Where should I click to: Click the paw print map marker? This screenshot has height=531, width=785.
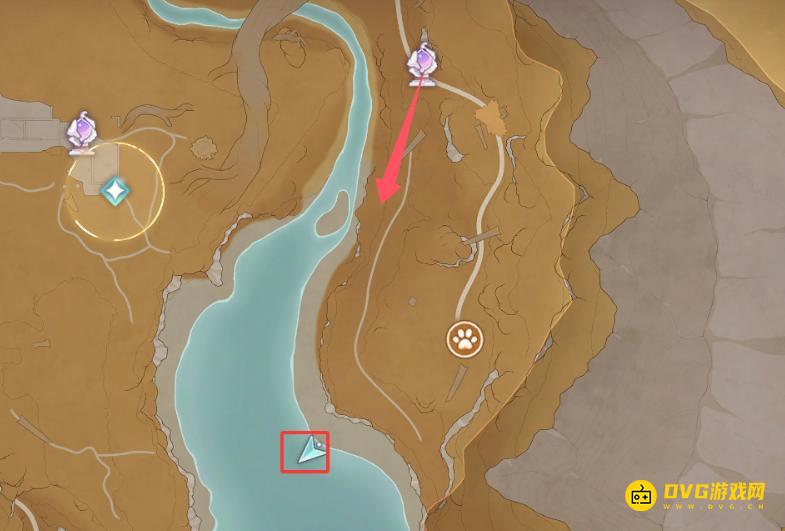tap(464, 340)
